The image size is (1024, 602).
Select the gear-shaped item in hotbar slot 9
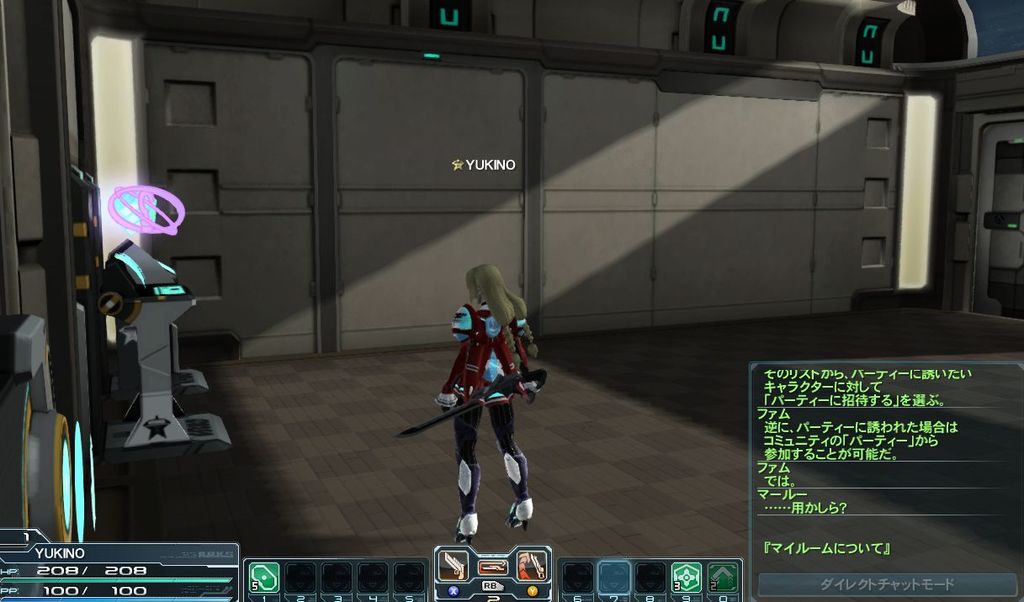point(686,577)
